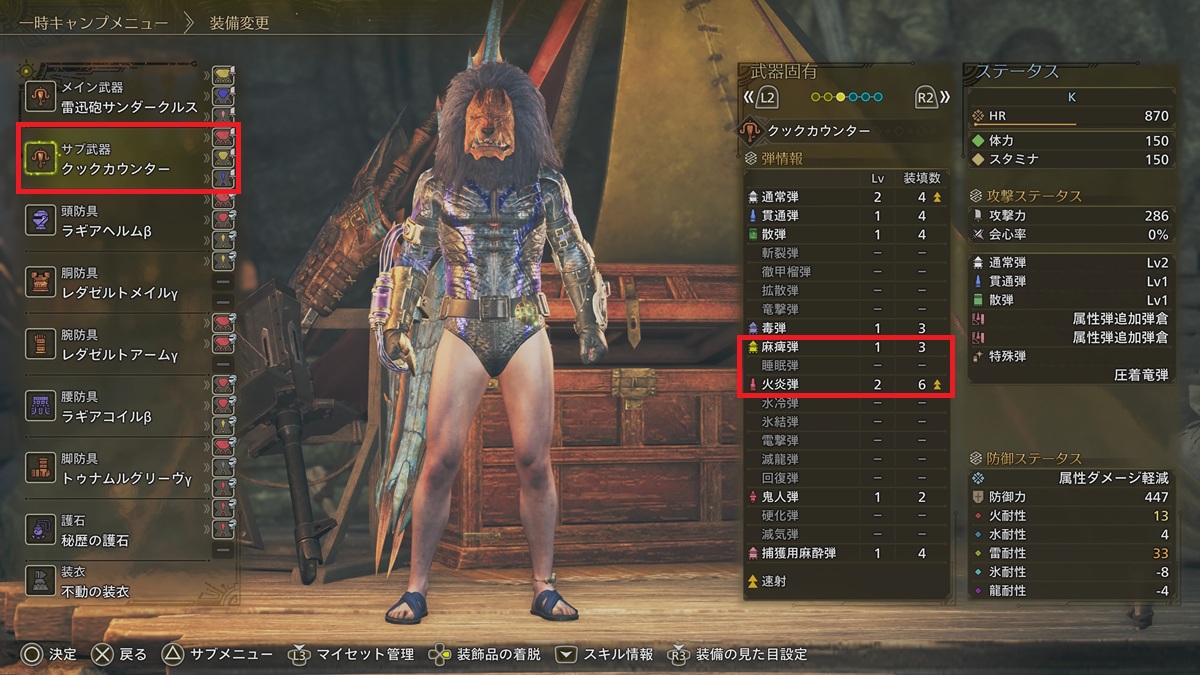
Task: Select 通常弾 row in ammo list
Action: 845,197
